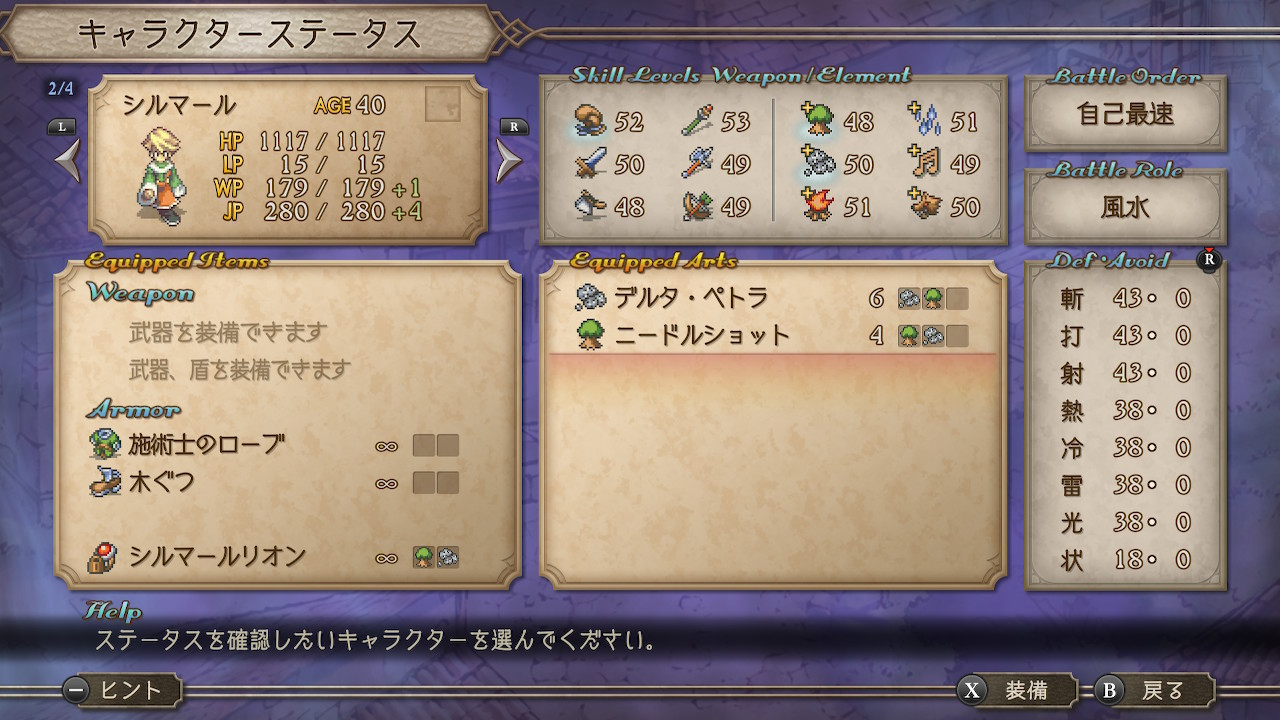Click Silmar's character portrait sprite
Viewport: 1280px width, 720px height.
pyautogui.click(x=161, y=175)
